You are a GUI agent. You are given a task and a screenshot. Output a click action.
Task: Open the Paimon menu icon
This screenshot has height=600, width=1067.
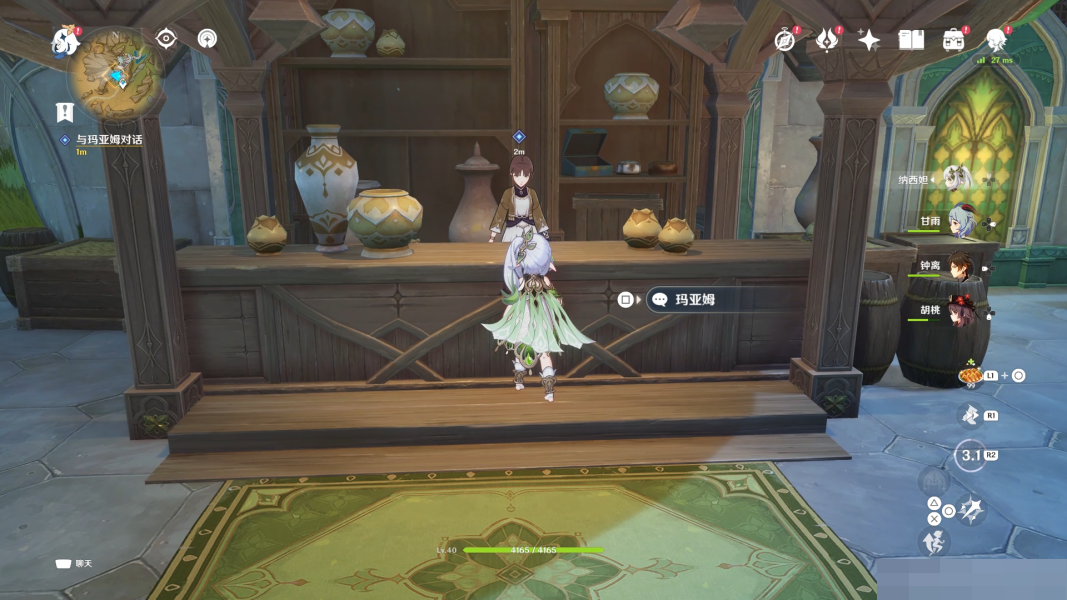coord(66,42)
